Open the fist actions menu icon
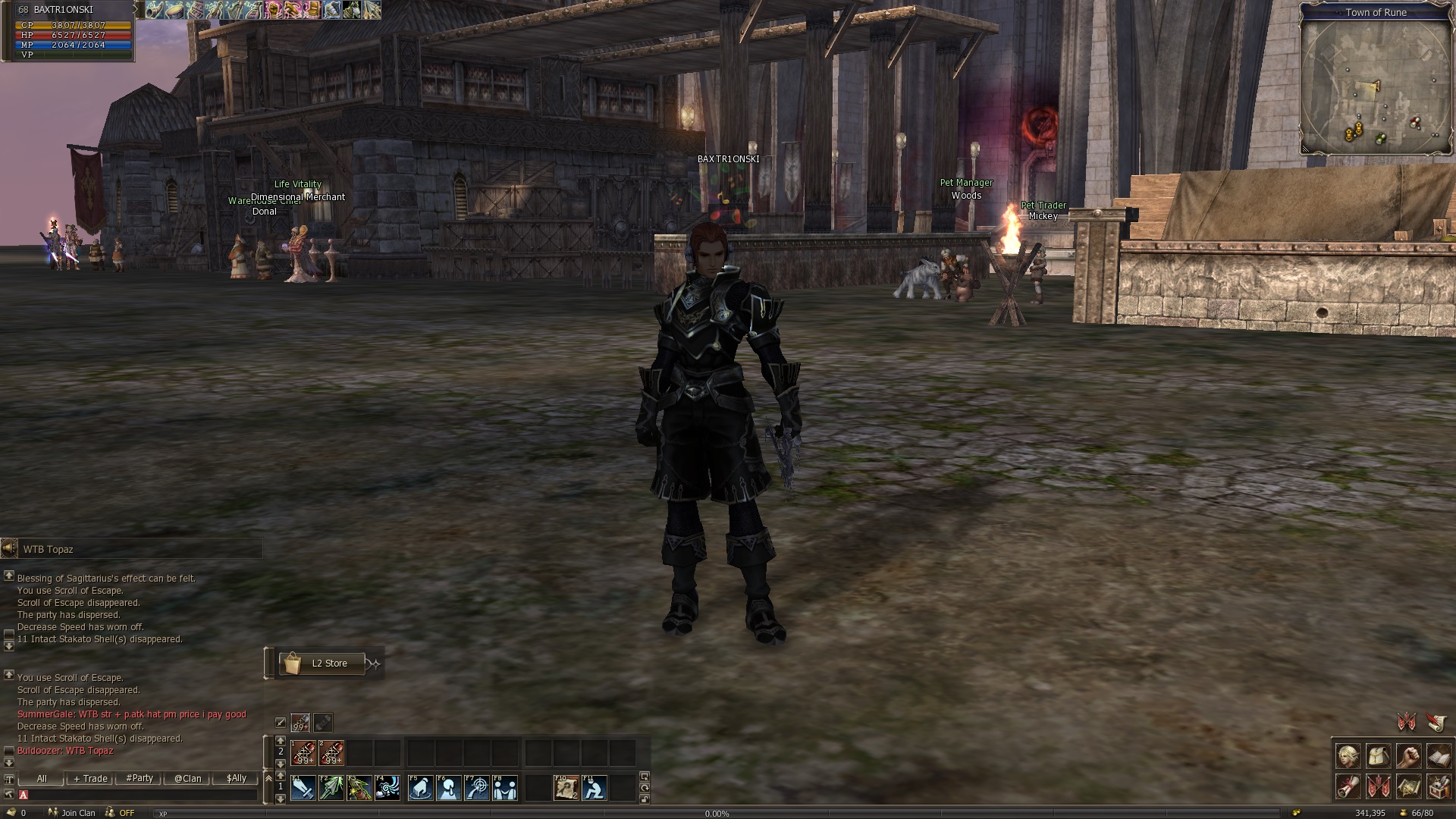Screen dimensions: 1456x819 tap(1408, 757)
